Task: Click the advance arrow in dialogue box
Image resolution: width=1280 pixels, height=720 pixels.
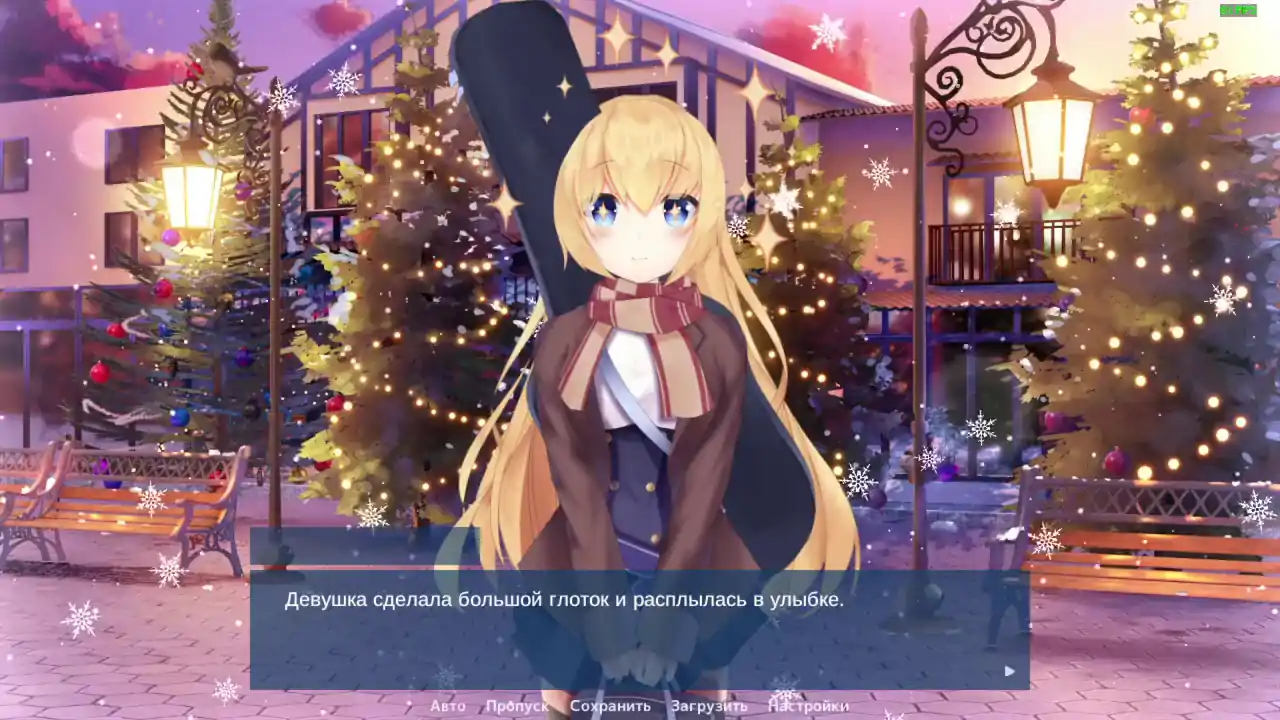Action: click(1008, 671)
